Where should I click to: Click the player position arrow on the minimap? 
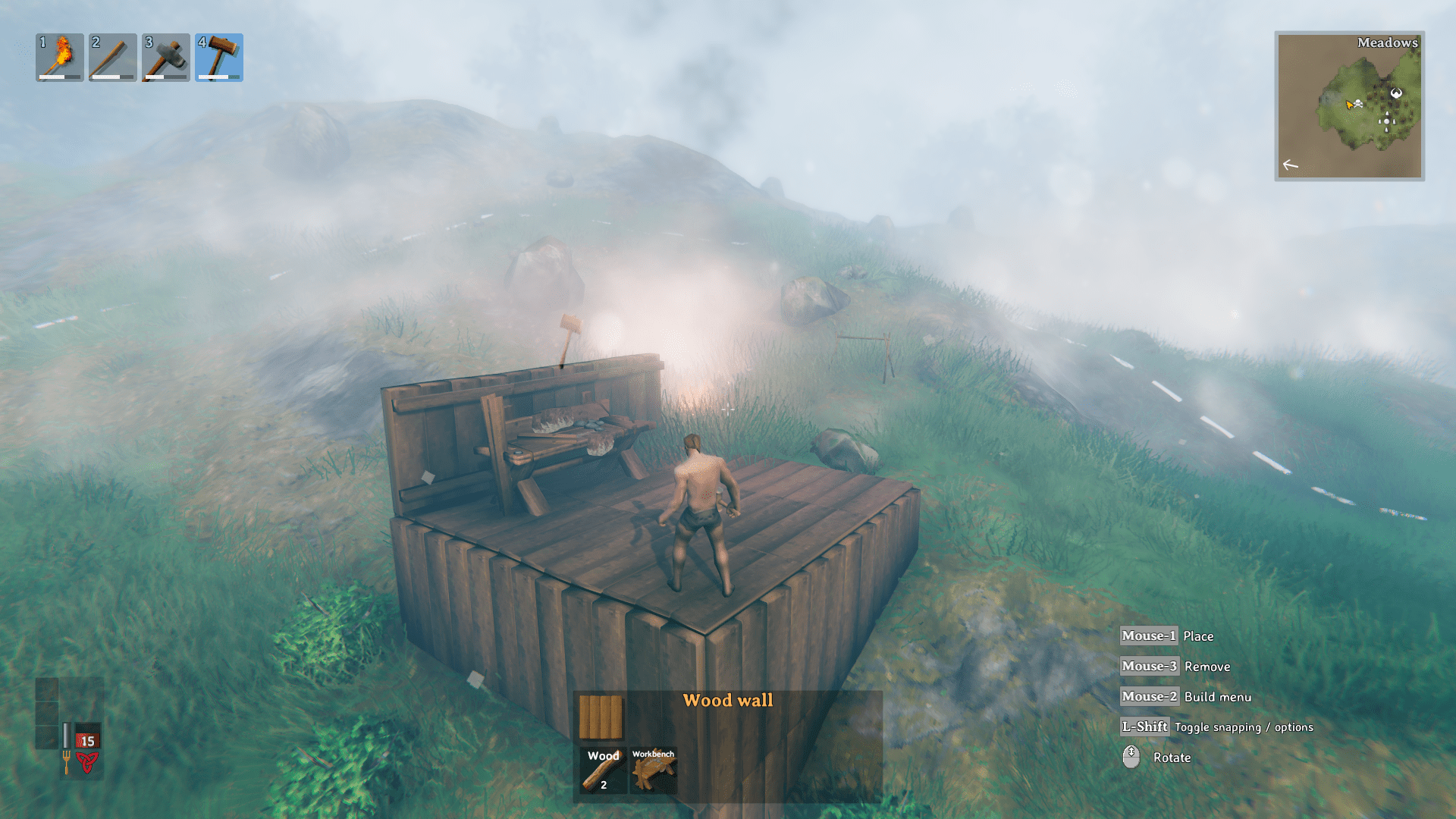1349,105
